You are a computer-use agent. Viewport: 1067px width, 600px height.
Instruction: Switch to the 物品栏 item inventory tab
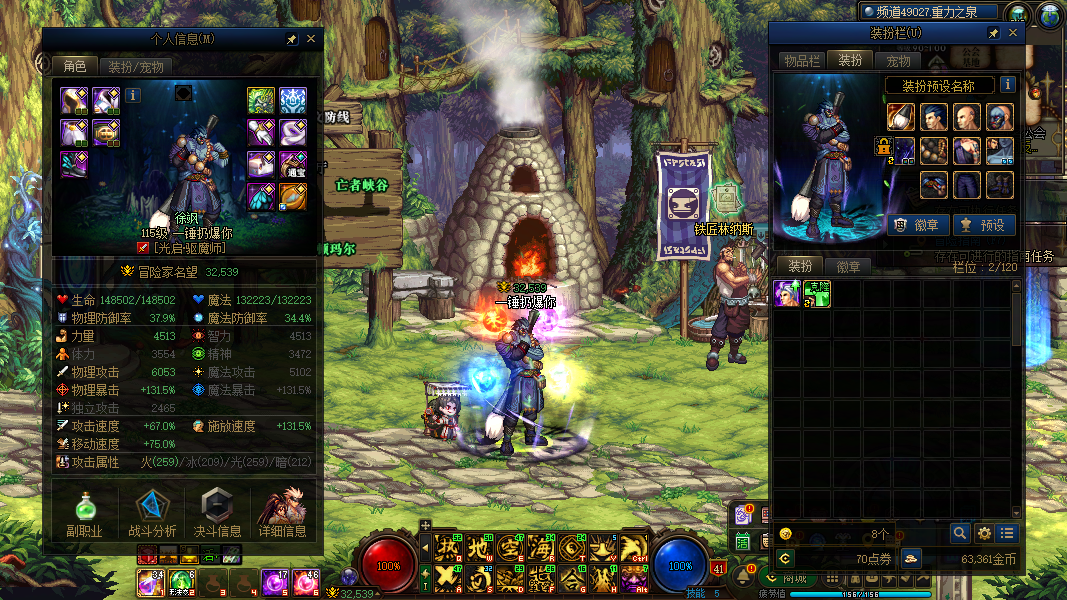[801, 61]
